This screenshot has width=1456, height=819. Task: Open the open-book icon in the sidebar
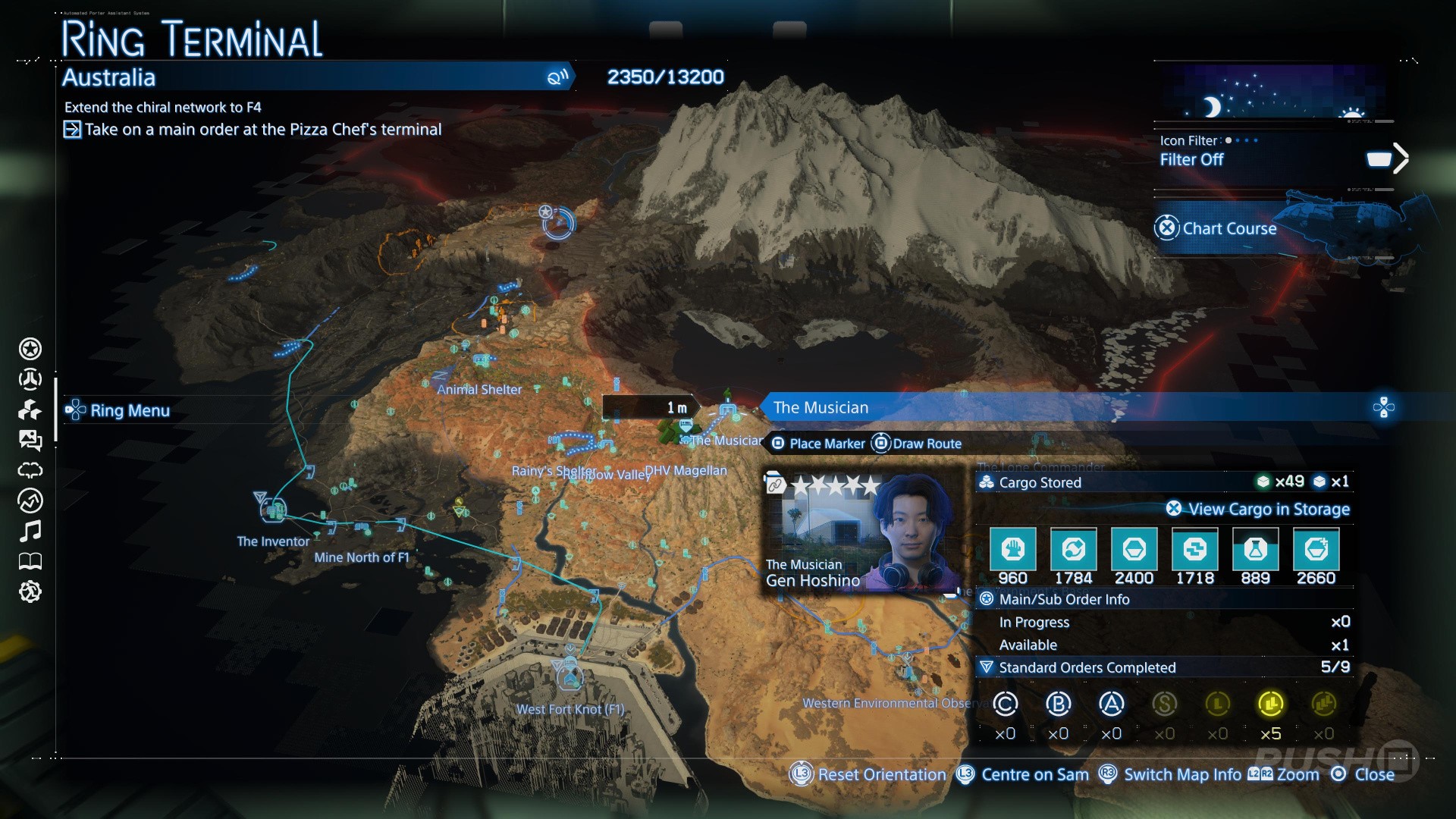click(x=30, y=561)
